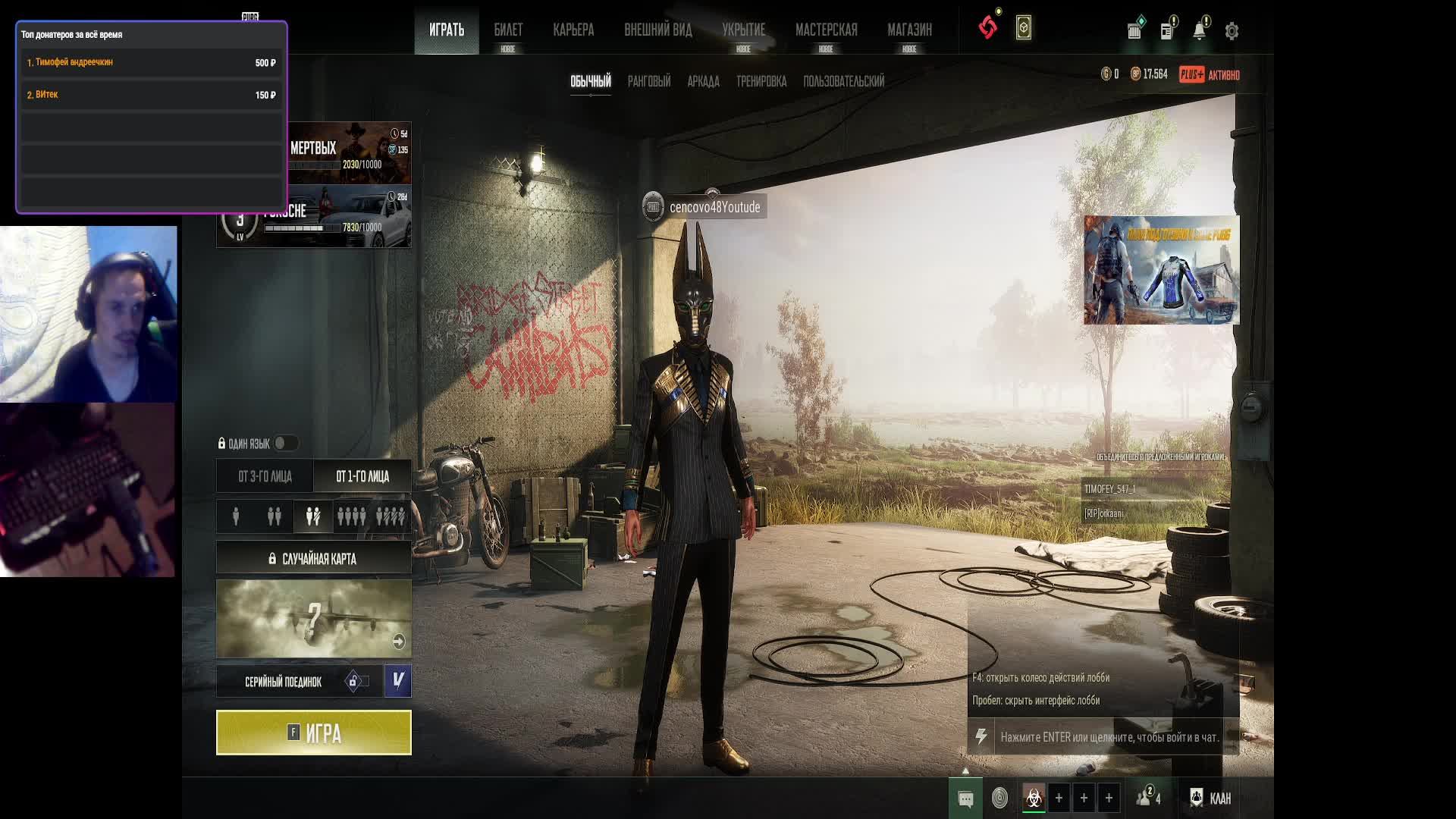The height and width of the screenshot is (819, 1456).
Task: Choose solo single-player team size
Action: click(x=236, y=516)
